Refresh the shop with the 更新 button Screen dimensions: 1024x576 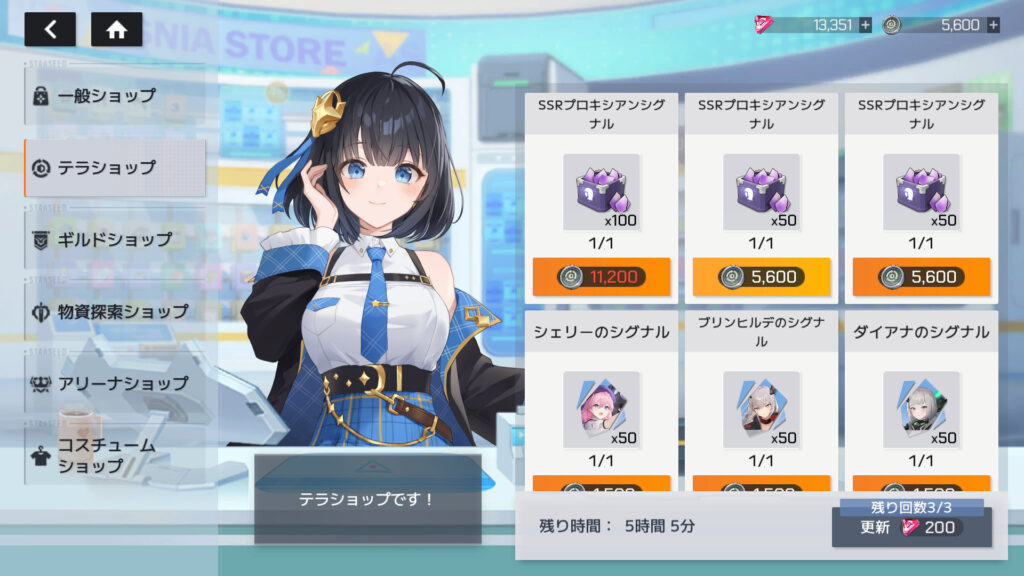pyautogui.click(x=911, y=527)
